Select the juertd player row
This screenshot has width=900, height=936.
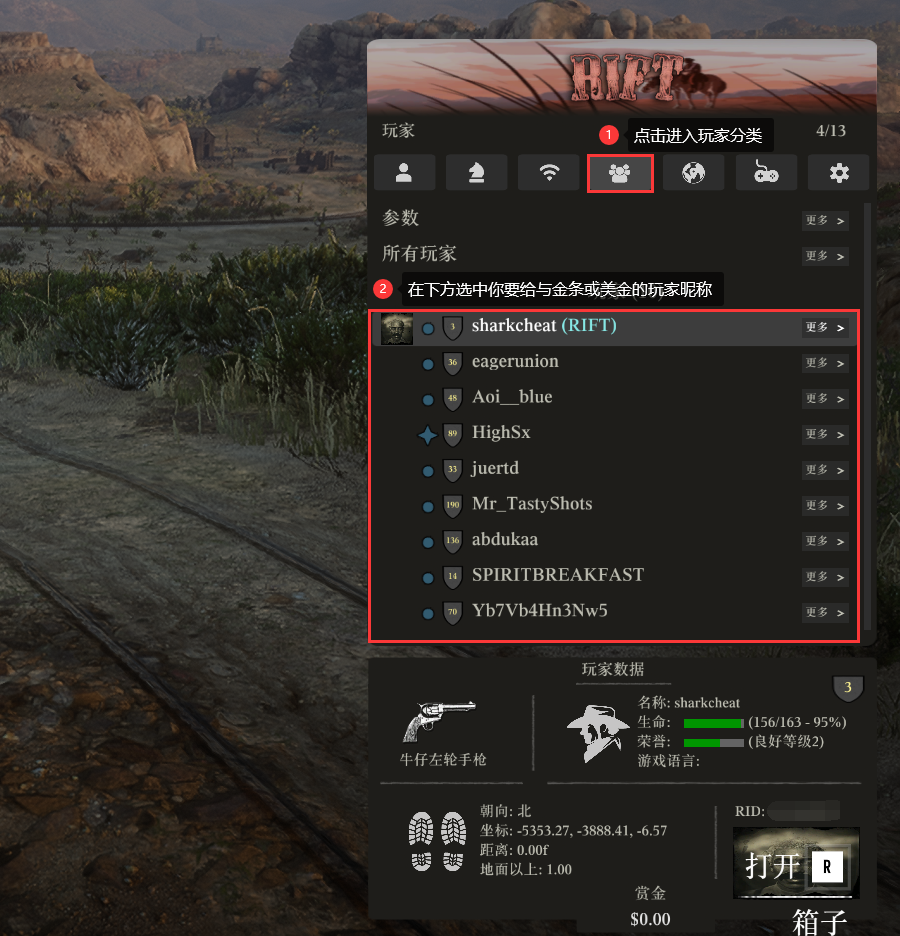point(495,469)
